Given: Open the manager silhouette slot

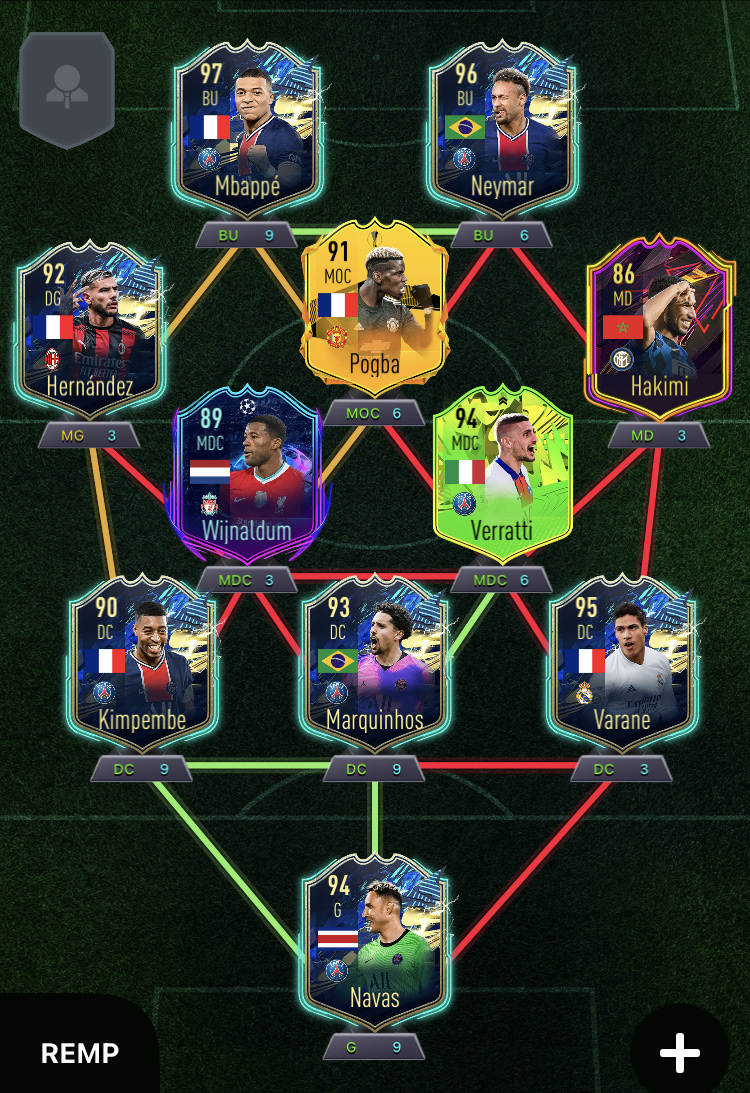Looking at the screenshot, I should (67, 87).
